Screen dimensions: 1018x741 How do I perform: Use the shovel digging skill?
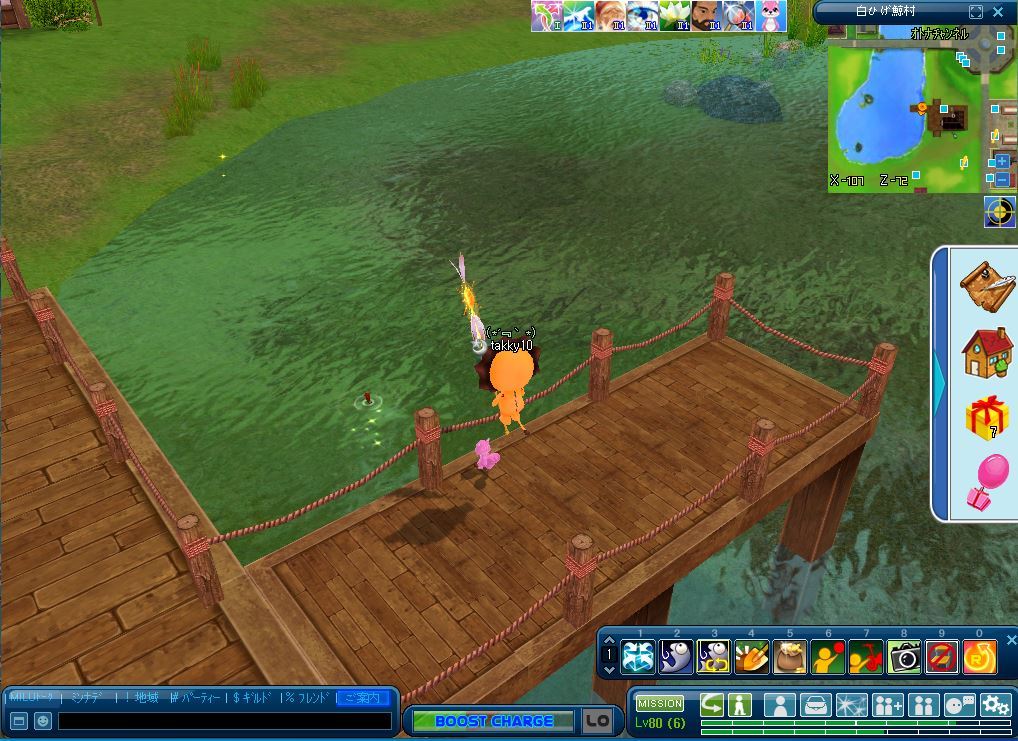coord(752,657)
